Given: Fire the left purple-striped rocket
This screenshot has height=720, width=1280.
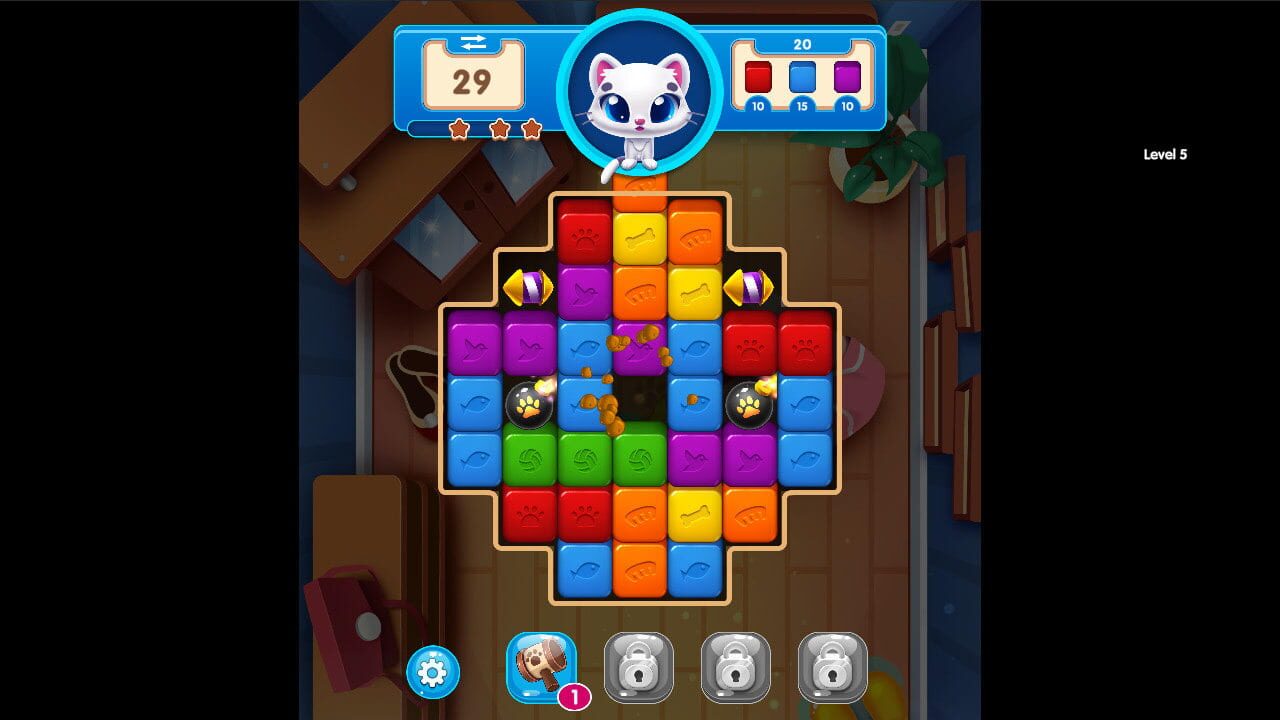Looking at the screenshot, I should (x=530, y=289).
